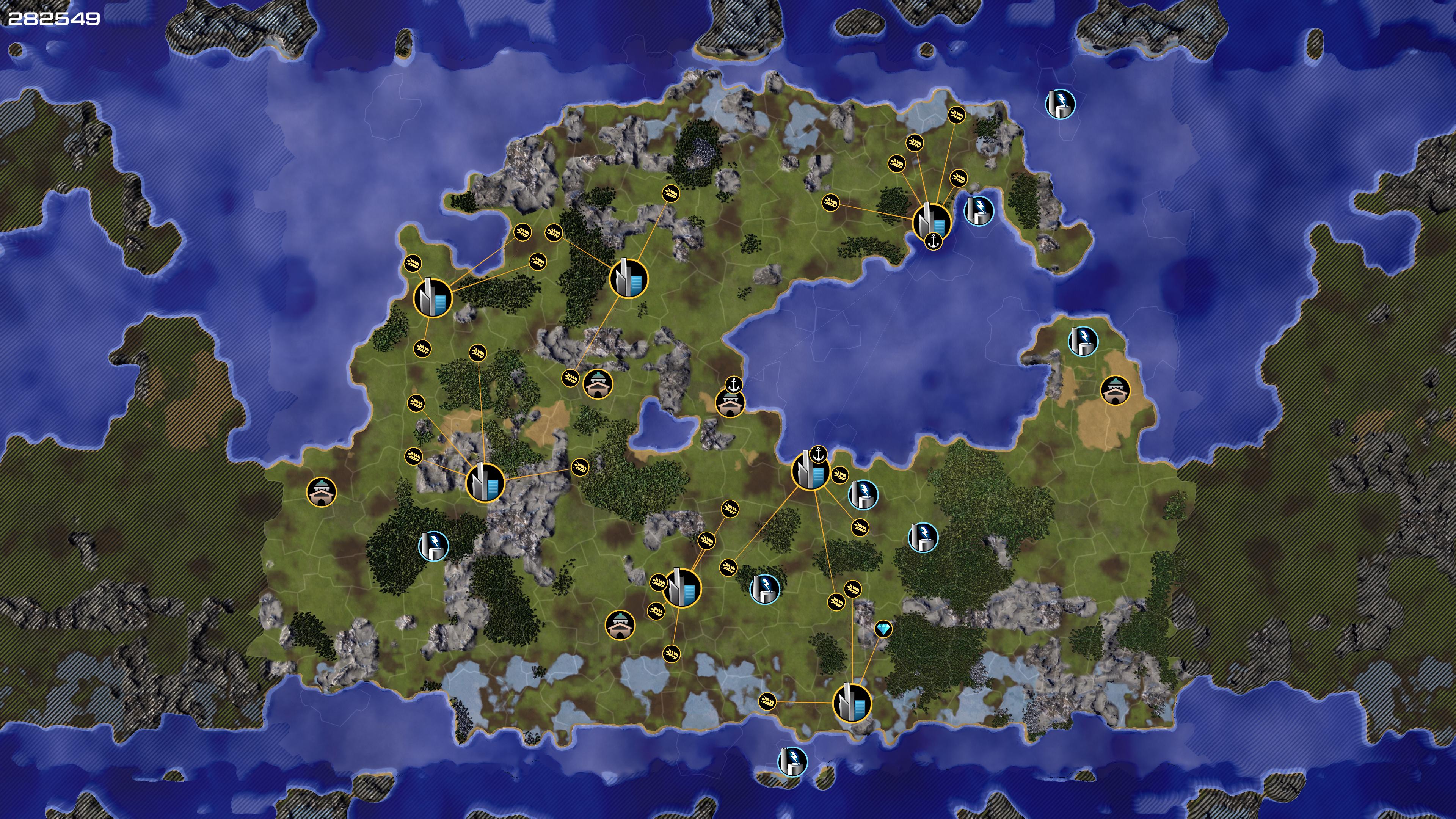Select the fortress on the sandy desert peninsula
Viewport: 1456px width, 819px height.
(x=1115, y=390)
